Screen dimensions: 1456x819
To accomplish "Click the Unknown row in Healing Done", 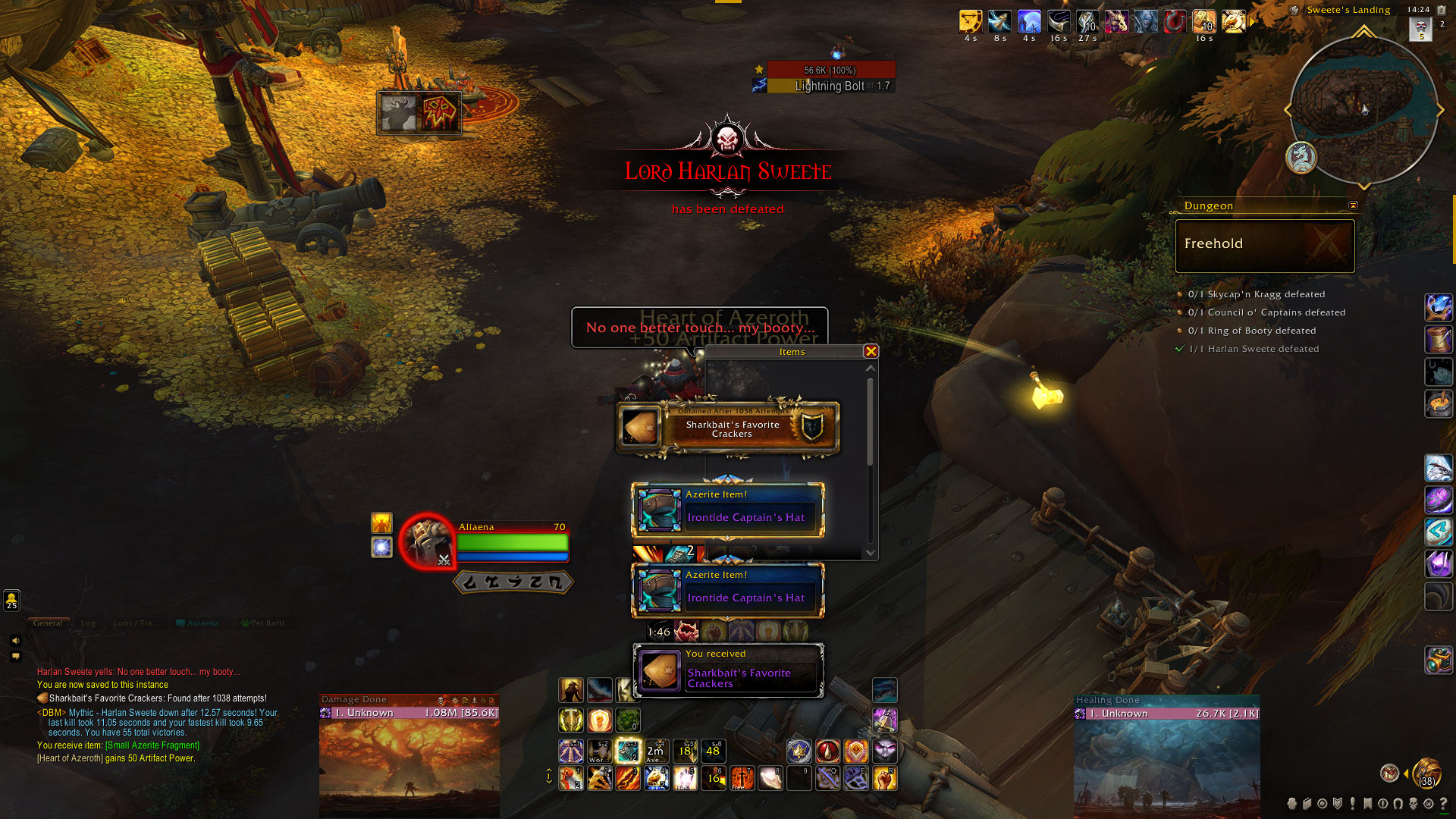I will click(x=1166, y=714).
